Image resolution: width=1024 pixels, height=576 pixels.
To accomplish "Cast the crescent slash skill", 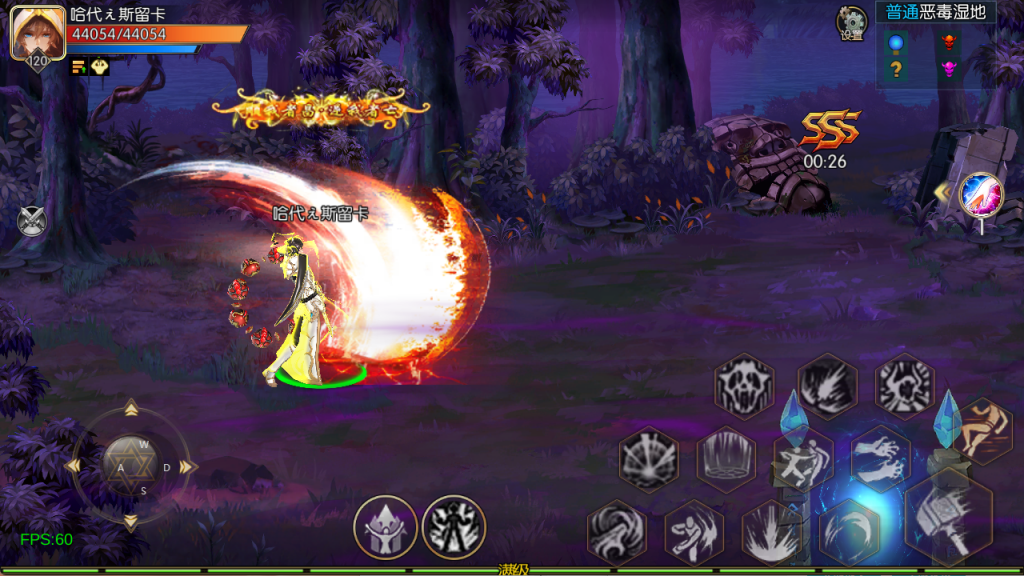I will [849, 531].
